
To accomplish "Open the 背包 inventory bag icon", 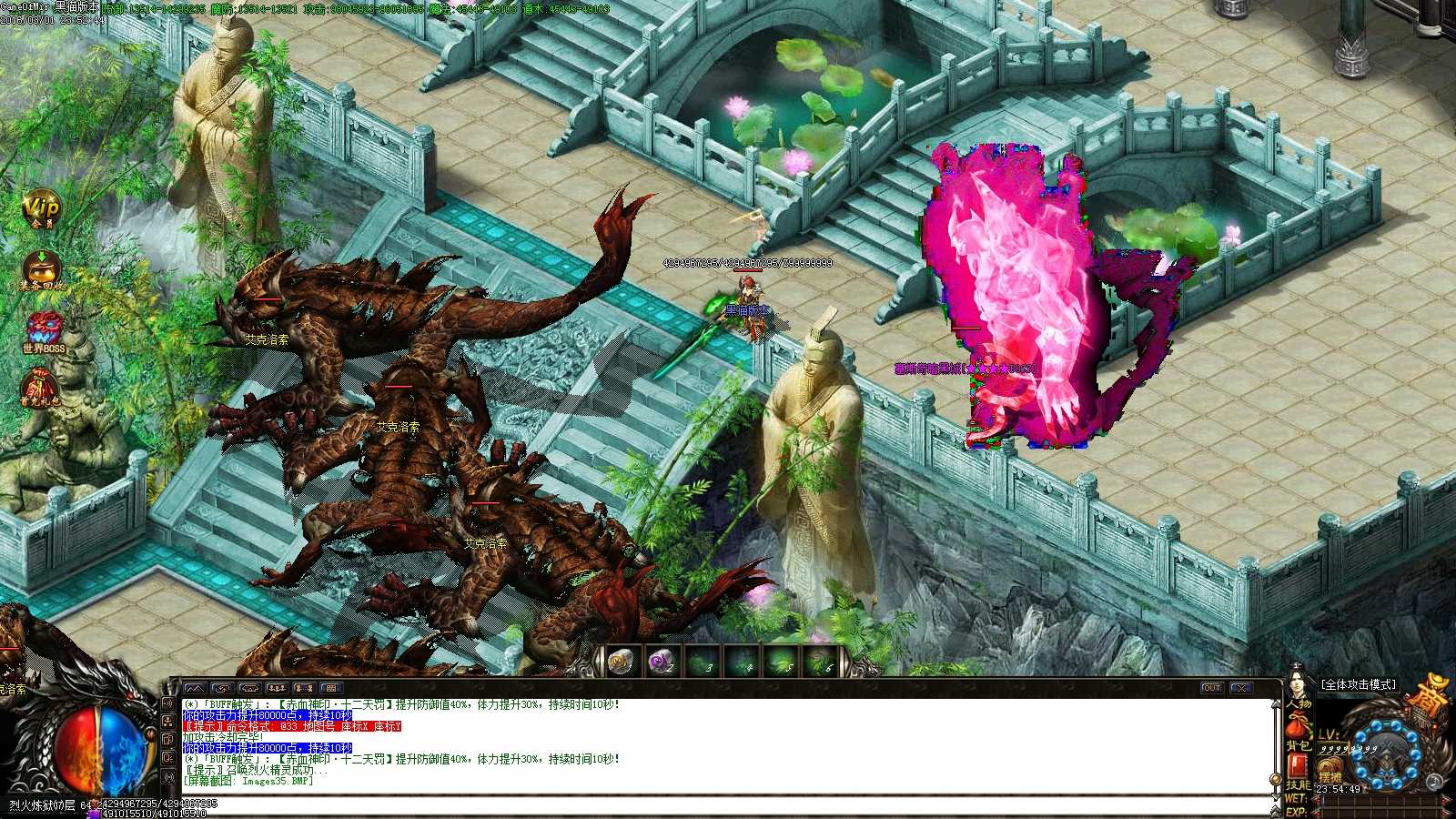I will pyautogui.click(x=1297, y=726).
